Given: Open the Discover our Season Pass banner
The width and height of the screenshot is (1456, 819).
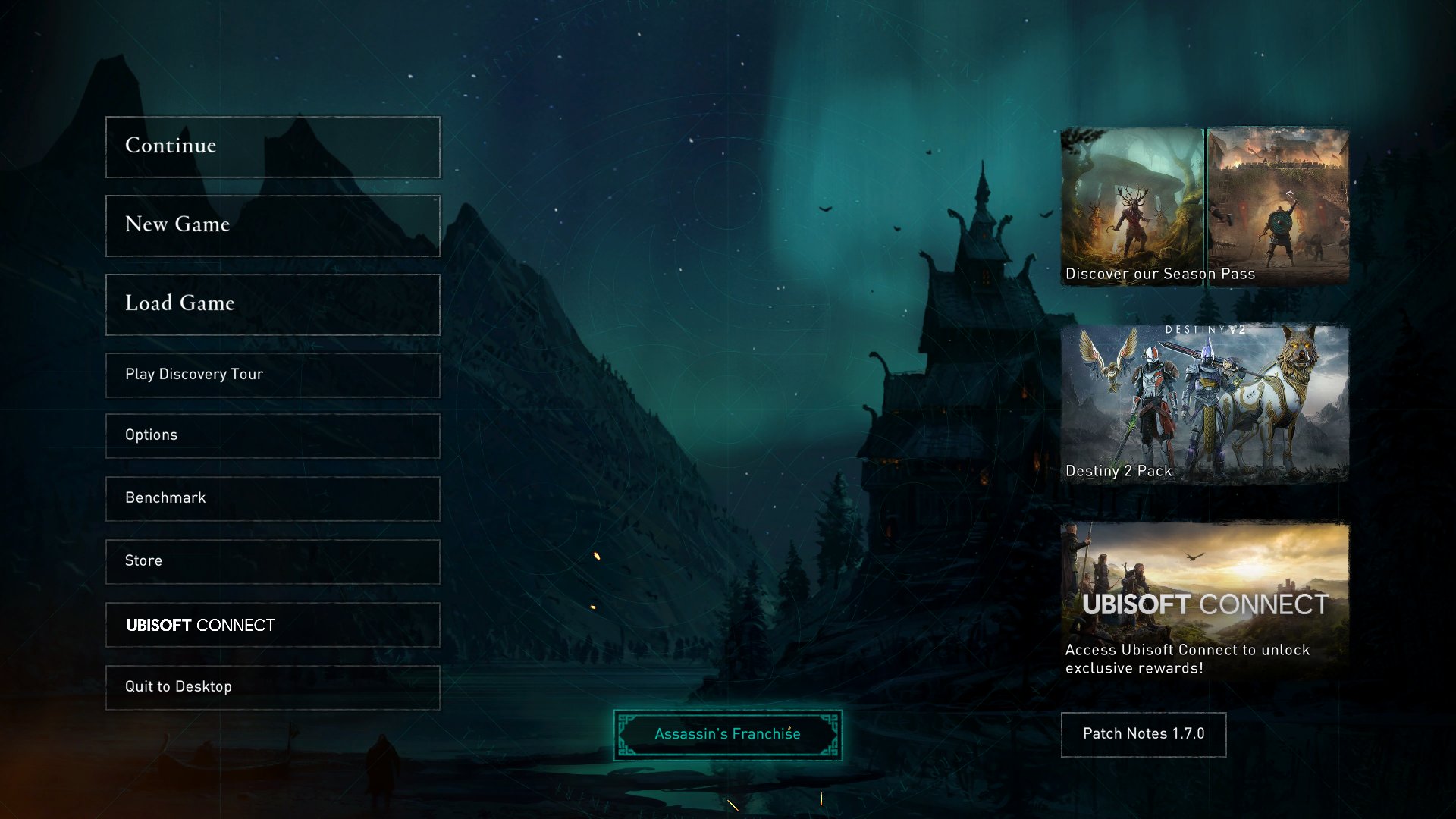Looking at the screenshot, I should coord(1204,206).
